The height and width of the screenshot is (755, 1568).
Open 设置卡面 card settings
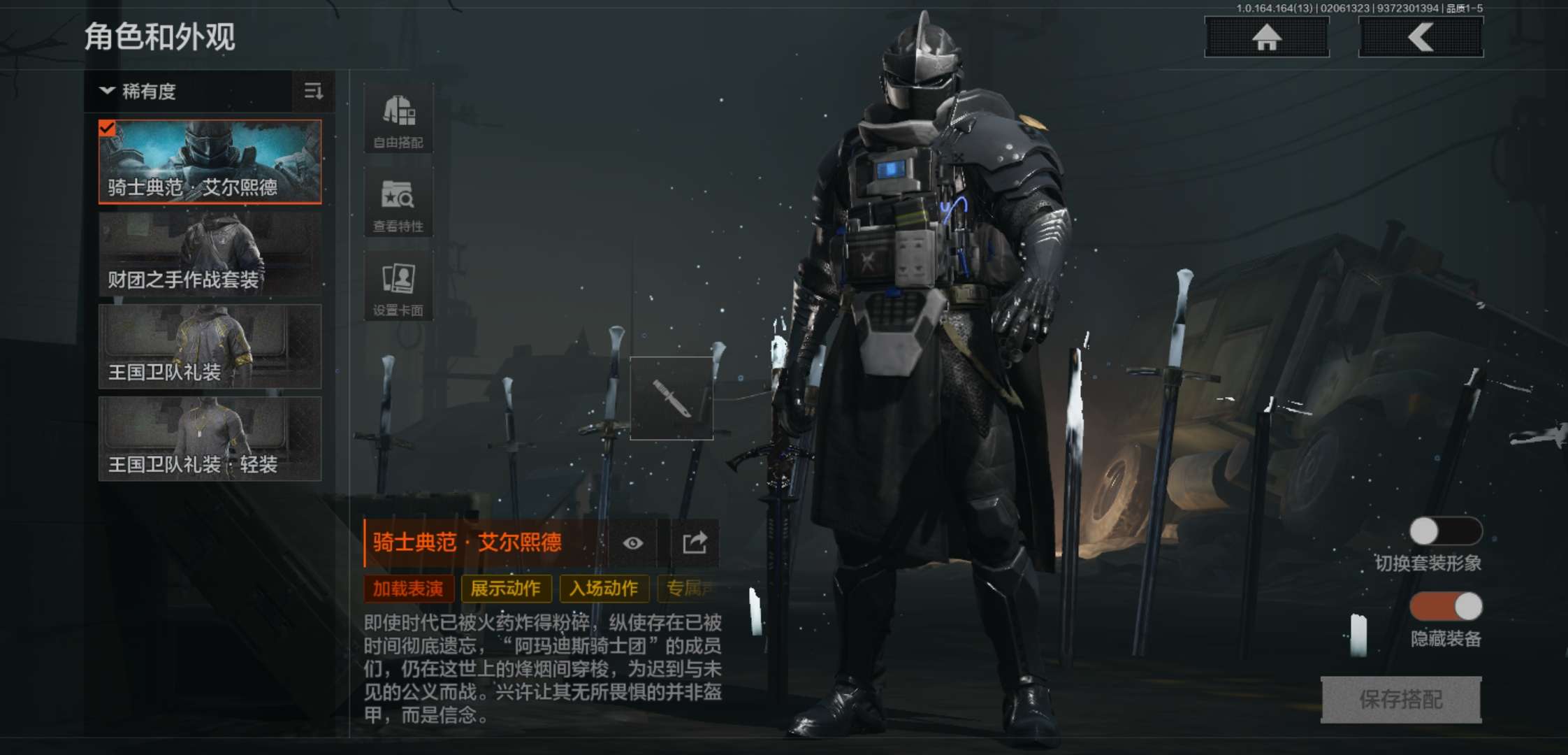[398, 286]
